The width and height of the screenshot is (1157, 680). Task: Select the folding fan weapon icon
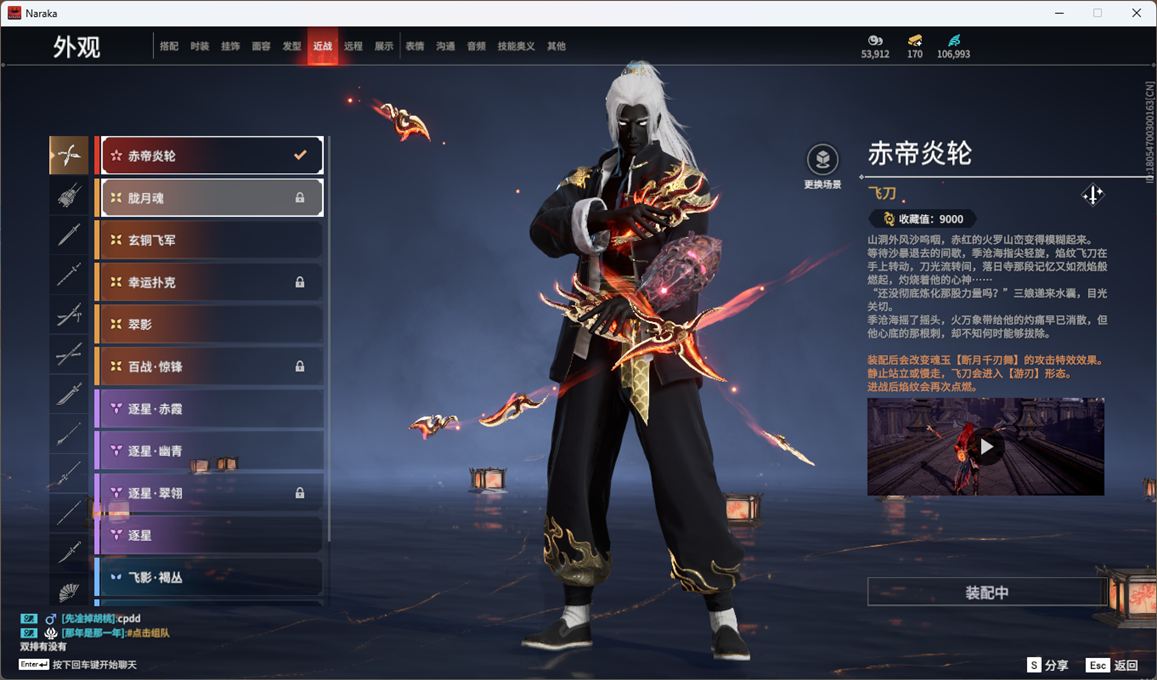[69, 592]
